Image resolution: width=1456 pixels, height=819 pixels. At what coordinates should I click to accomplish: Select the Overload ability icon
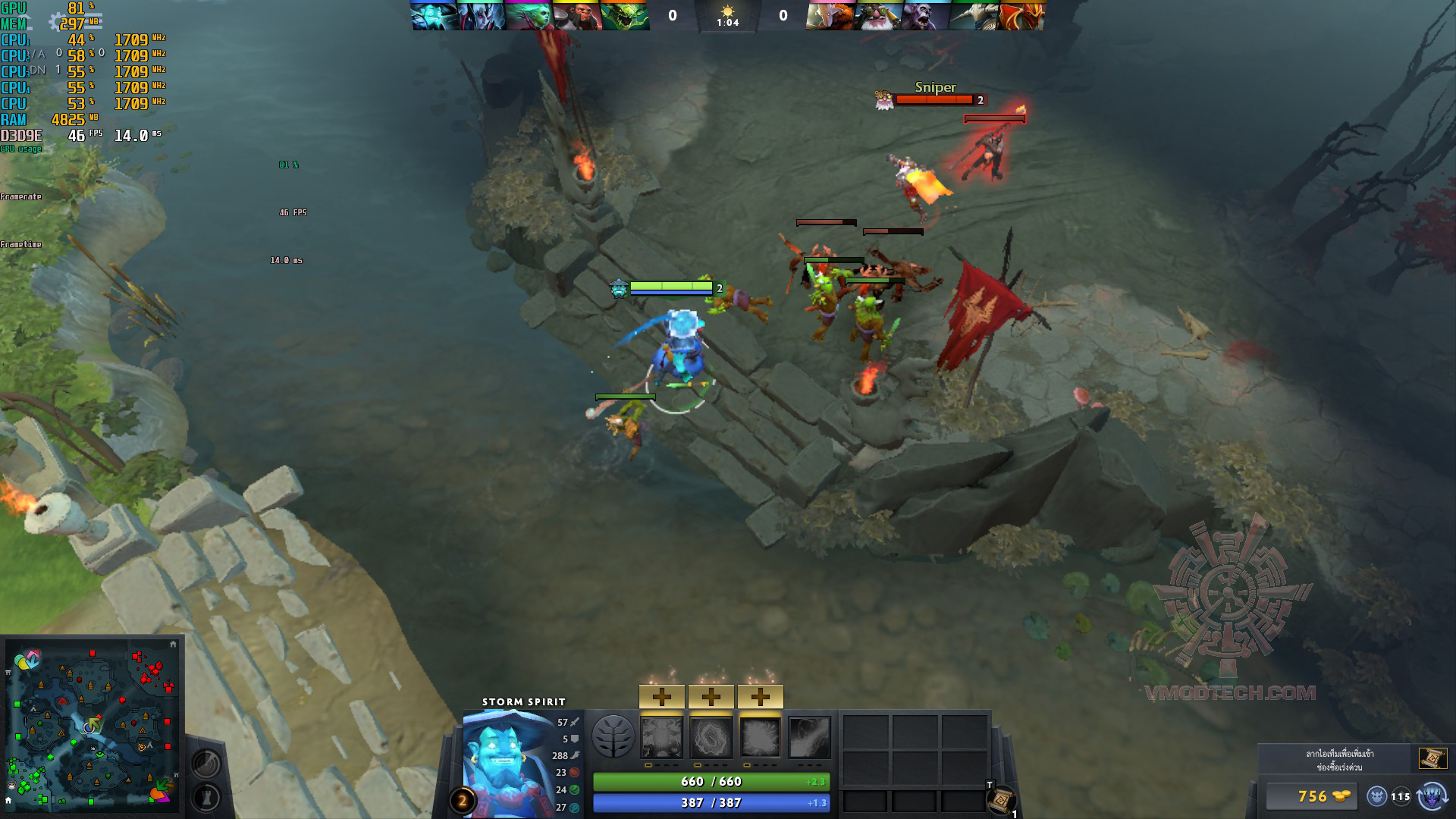coord(761,737)
